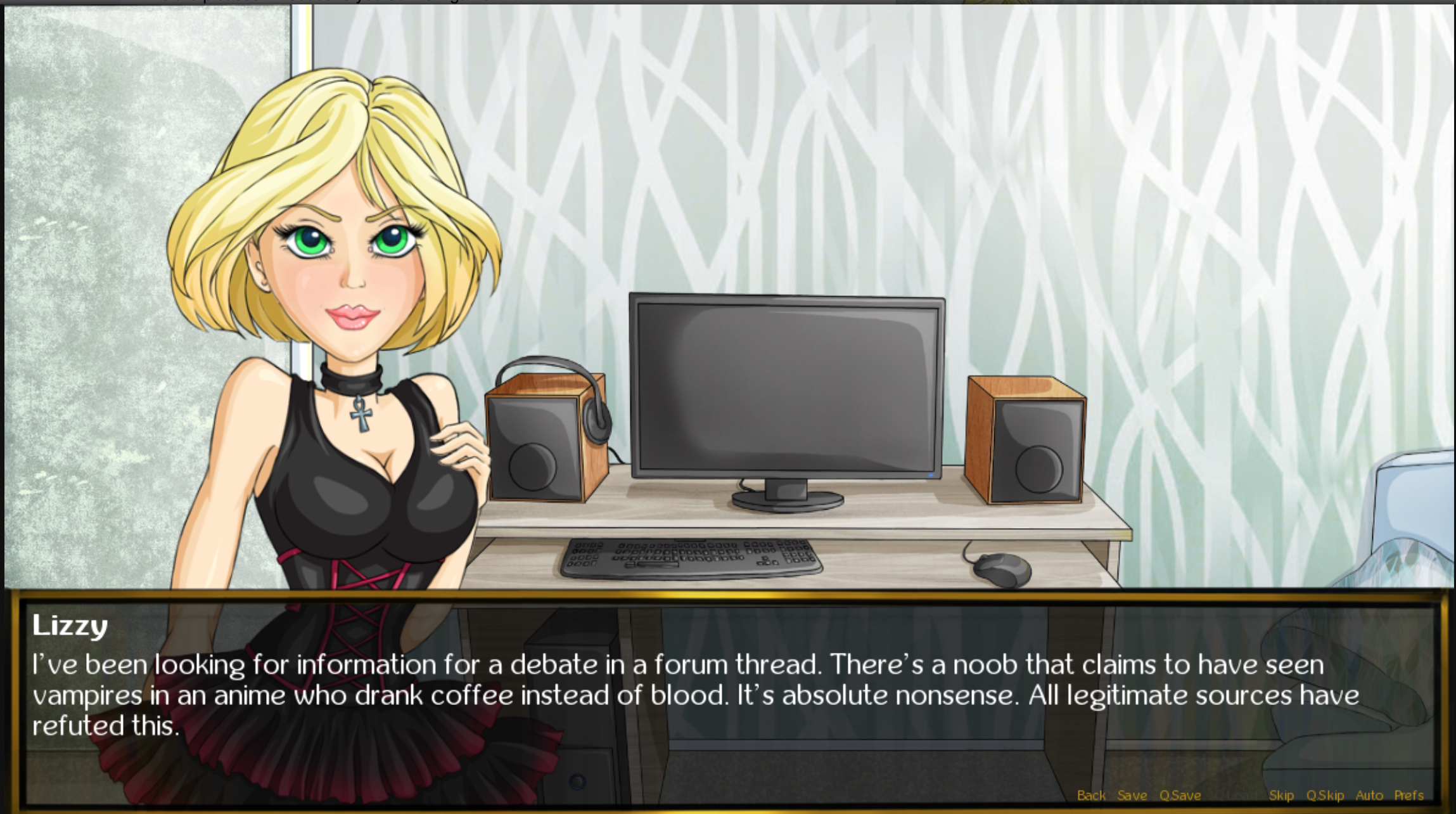Screen dimensions: 1456x814
Task: Click Q.Save to quick save
Action: tap(1180, 795)
